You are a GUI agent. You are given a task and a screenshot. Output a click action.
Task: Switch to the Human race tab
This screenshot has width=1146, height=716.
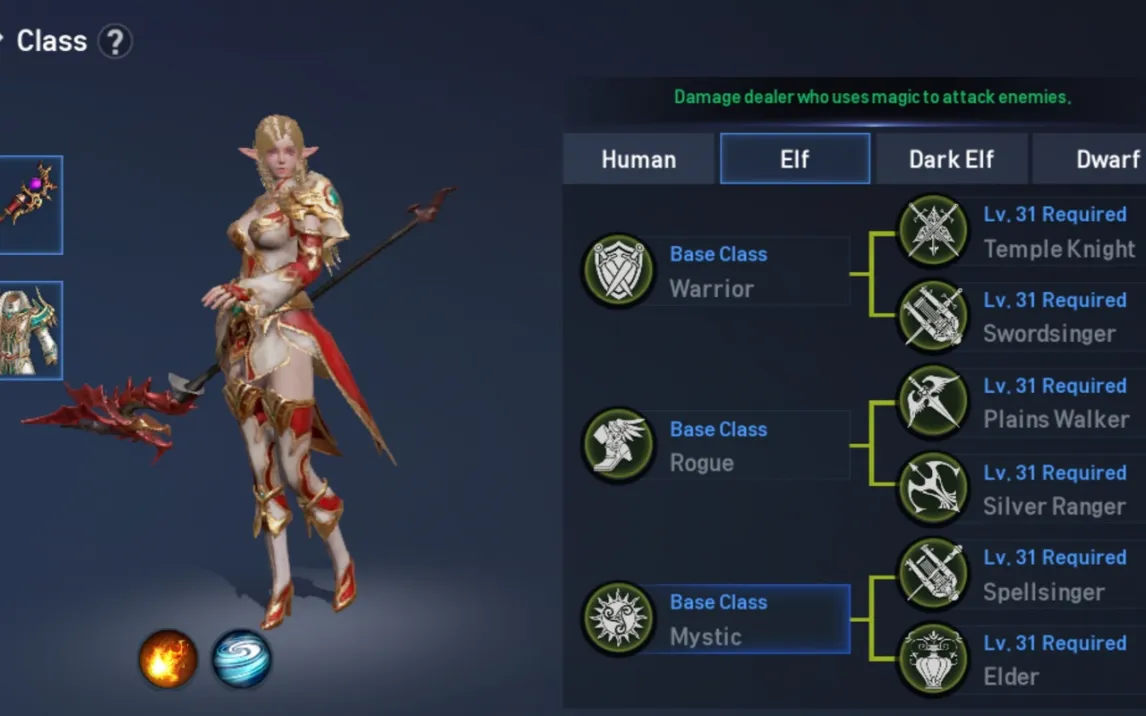(638, 159)
